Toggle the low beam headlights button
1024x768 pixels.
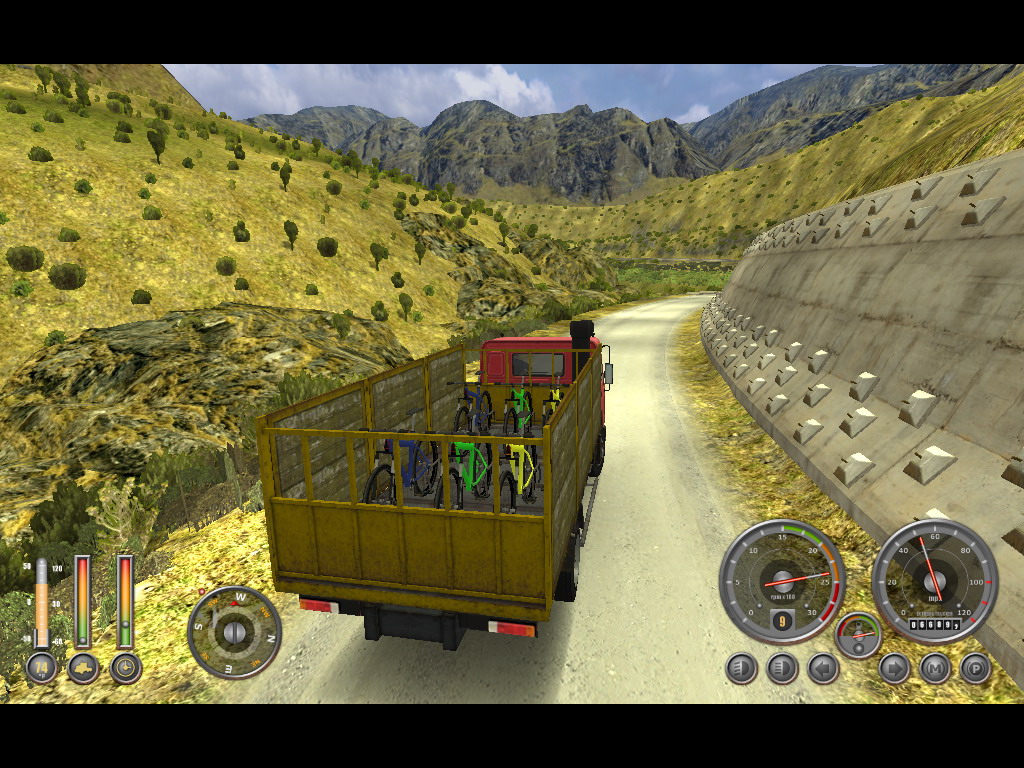(741, 668)
